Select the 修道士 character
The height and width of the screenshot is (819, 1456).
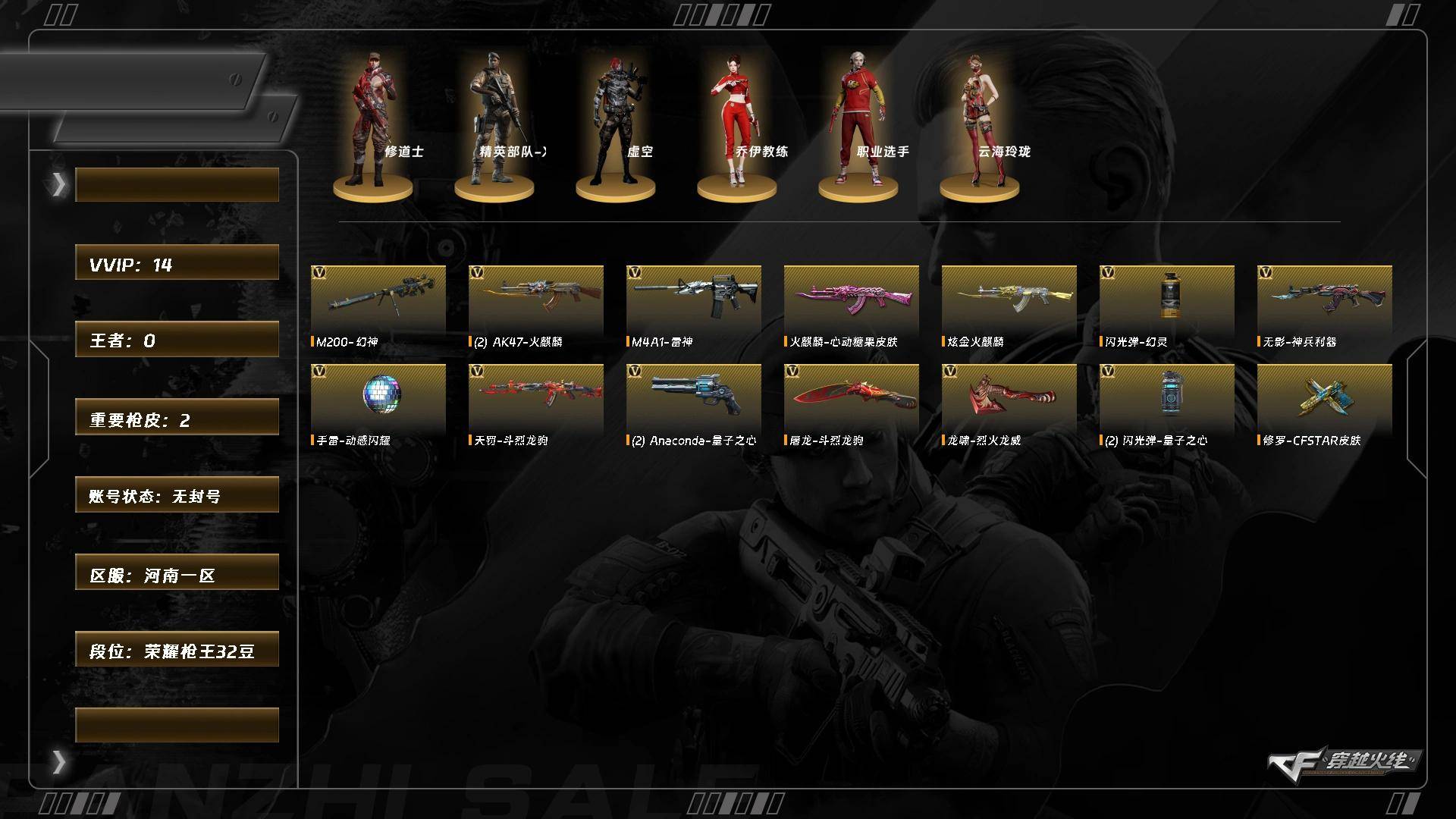click(373, 121)
